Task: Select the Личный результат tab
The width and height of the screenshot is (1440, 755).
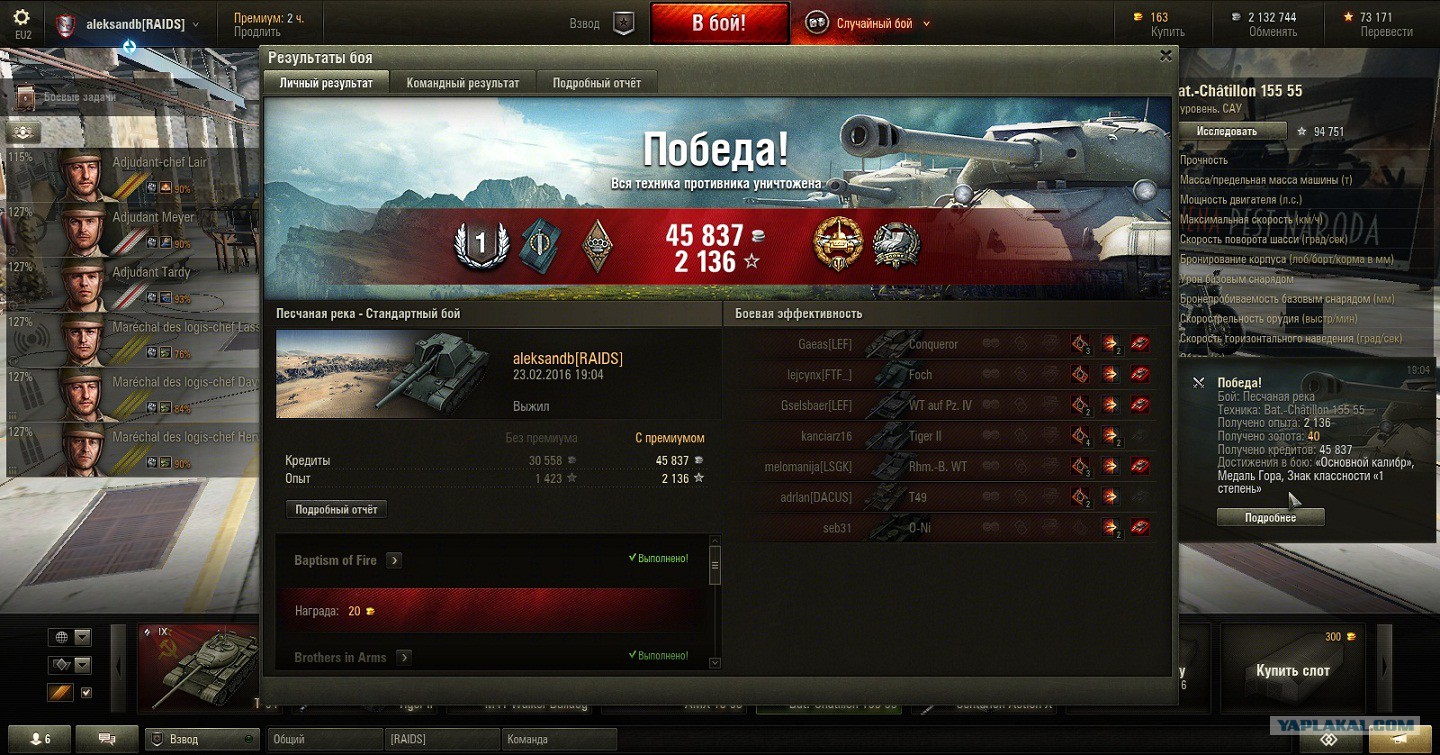Action: [326, 83]
